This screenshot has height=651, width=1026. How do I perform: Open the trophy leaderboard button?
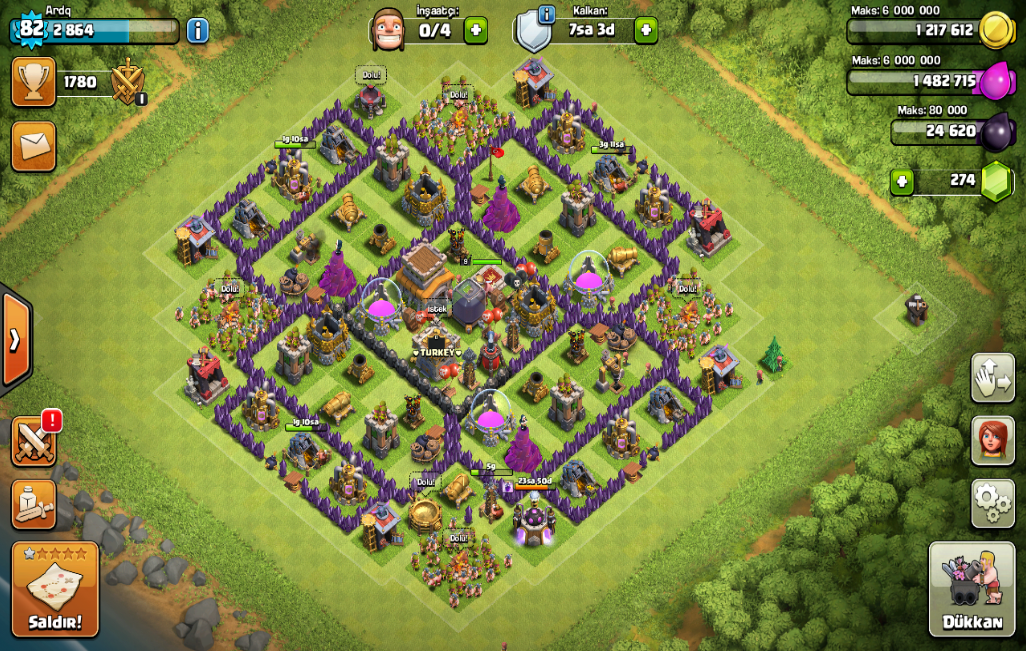33,82
